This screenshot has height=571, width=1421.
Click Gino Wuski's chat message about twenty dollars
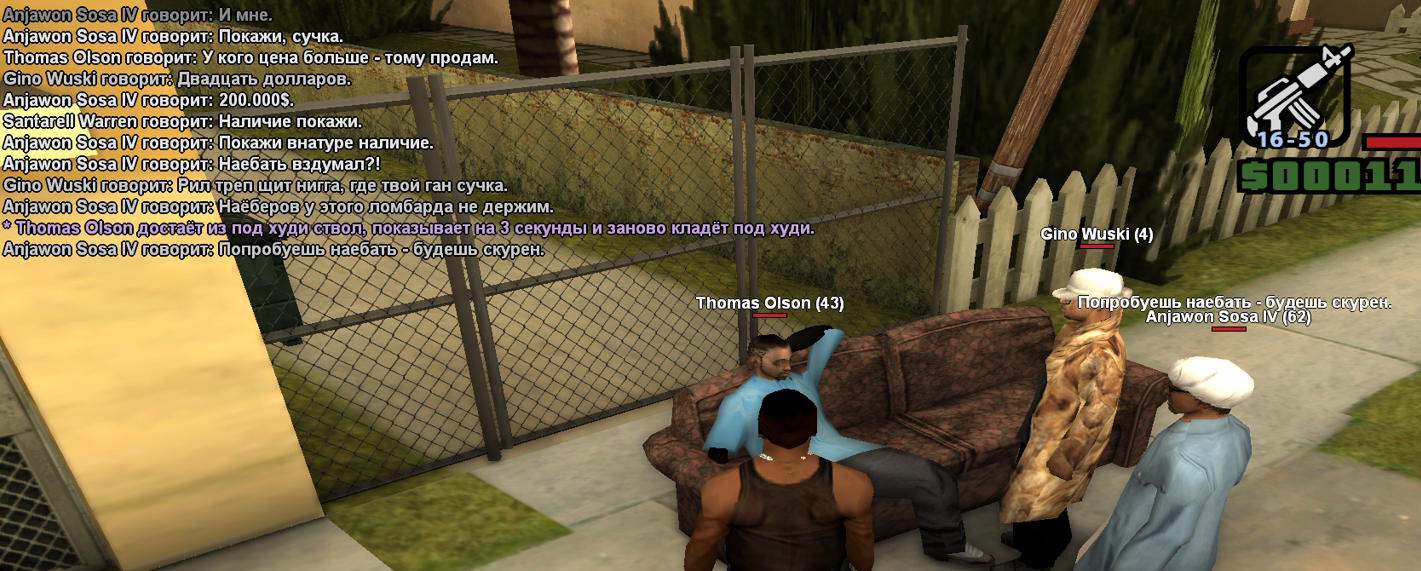pyautogui.click(x=177, y=79)
